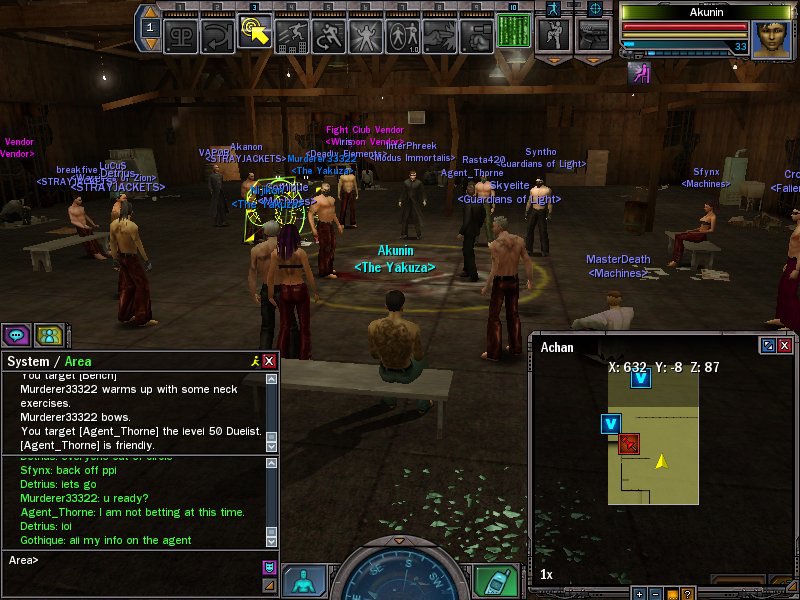Click the purple buff status icon
800x600 pixels.
636,74
